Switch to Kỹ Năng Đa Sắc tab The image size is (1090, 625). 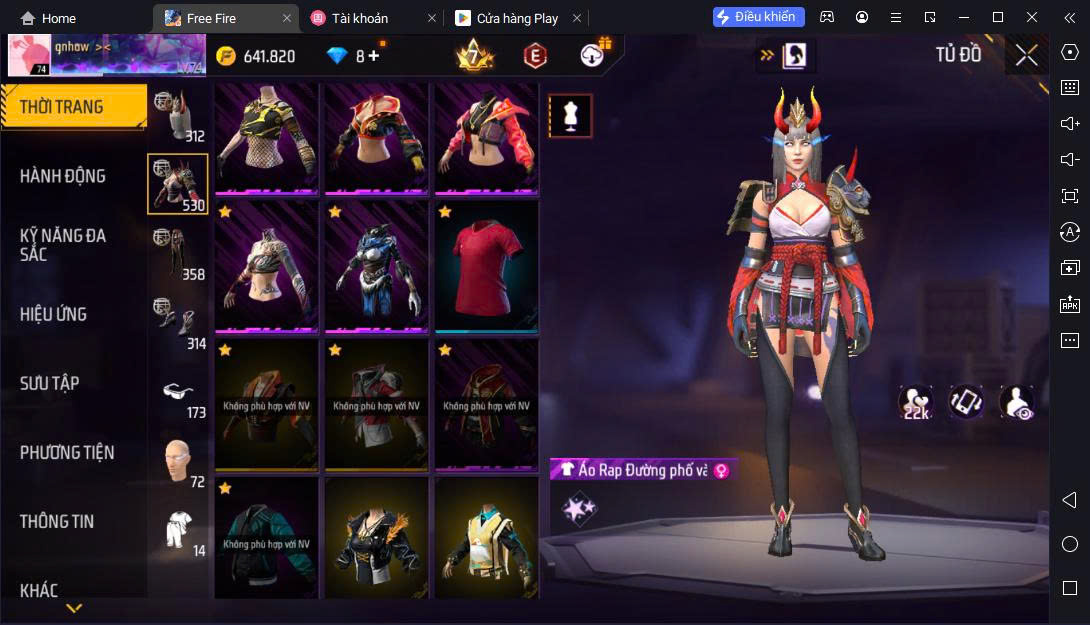pos(63,244)
